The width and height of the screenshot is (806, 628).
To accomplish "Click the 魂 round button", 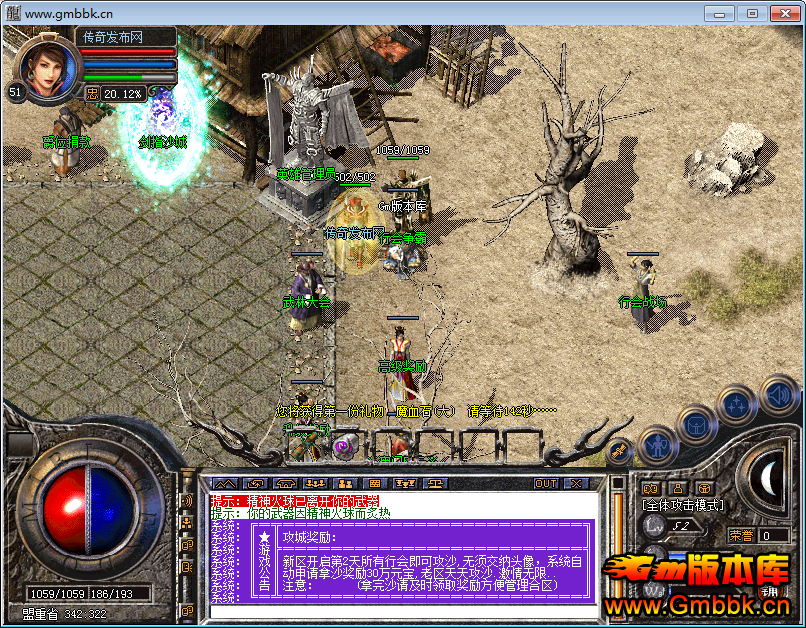I will click(769, 592).
